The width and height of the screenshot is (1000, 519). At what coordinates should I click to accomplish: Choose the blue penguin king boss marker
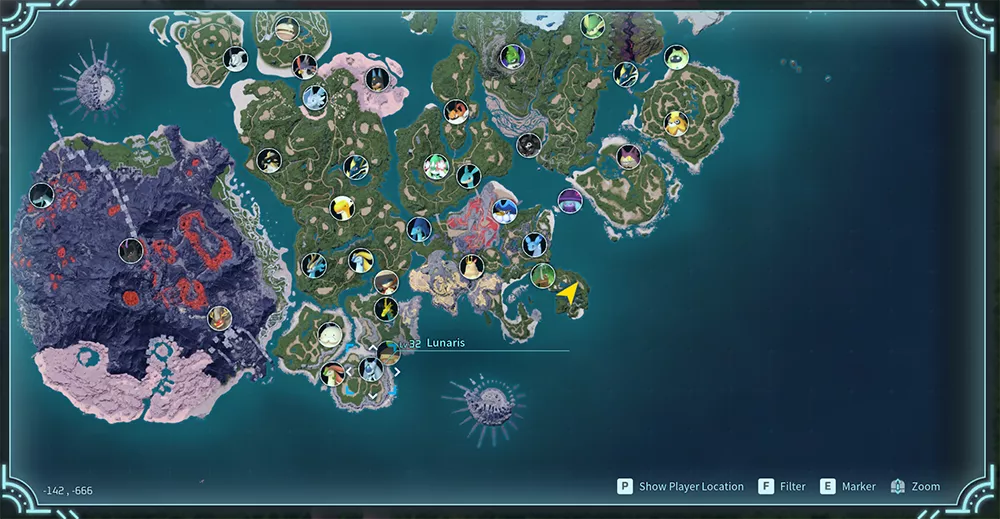click(505, 211)
